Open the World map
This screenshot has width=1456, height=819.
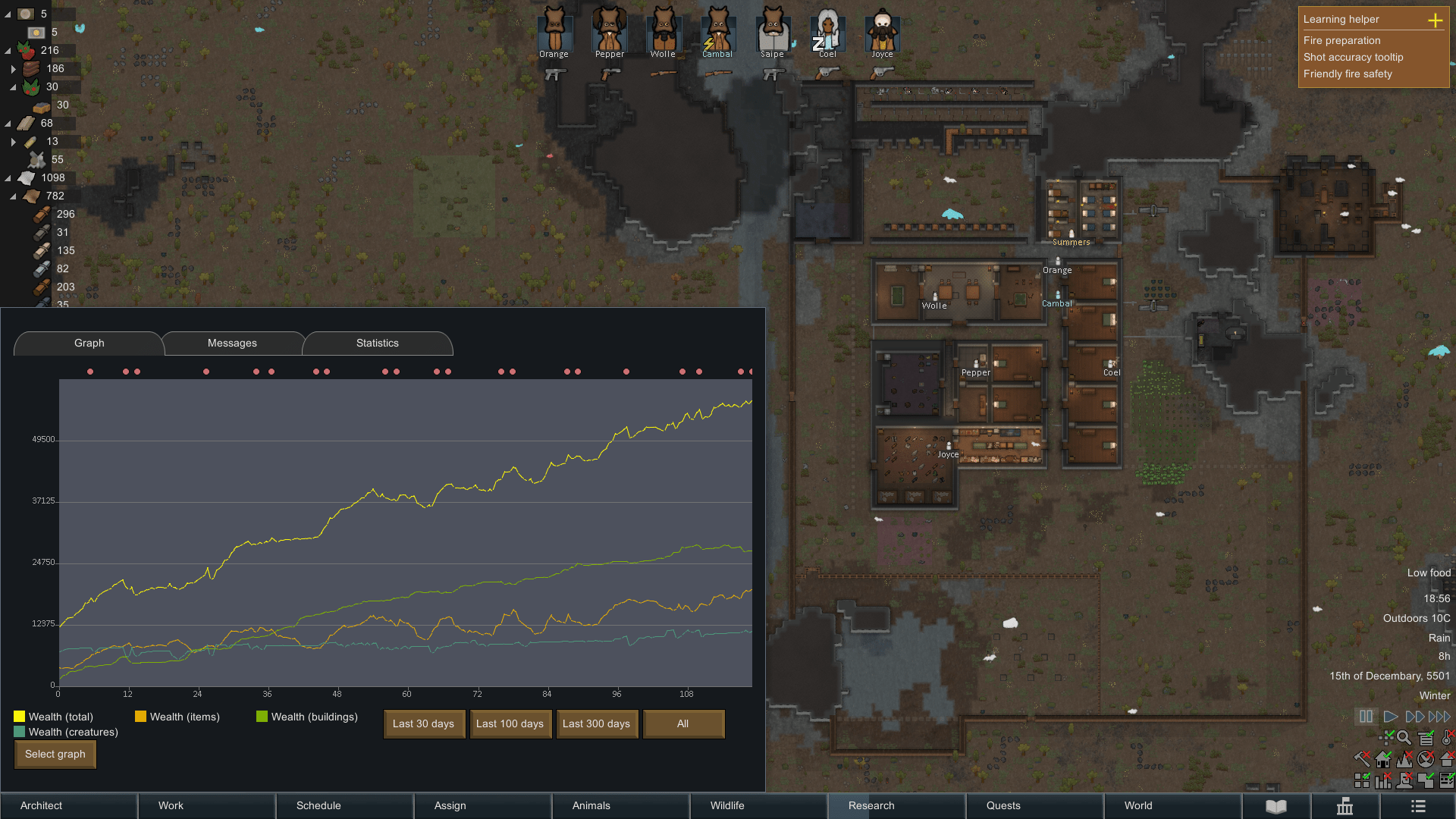click(x=1138, y=805)
